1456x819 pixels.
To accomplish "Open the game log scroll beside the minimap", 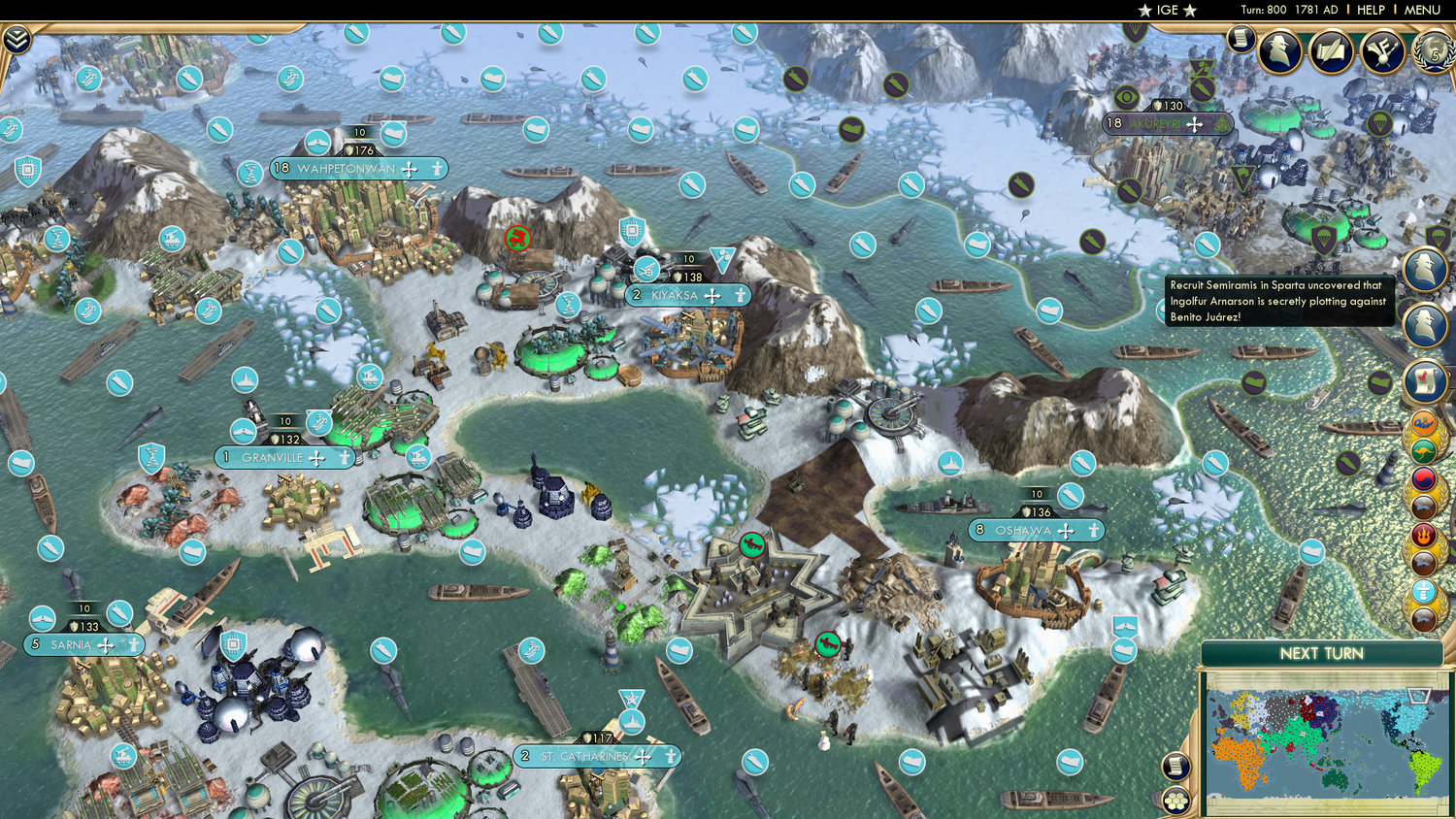I will (1175, 766).
